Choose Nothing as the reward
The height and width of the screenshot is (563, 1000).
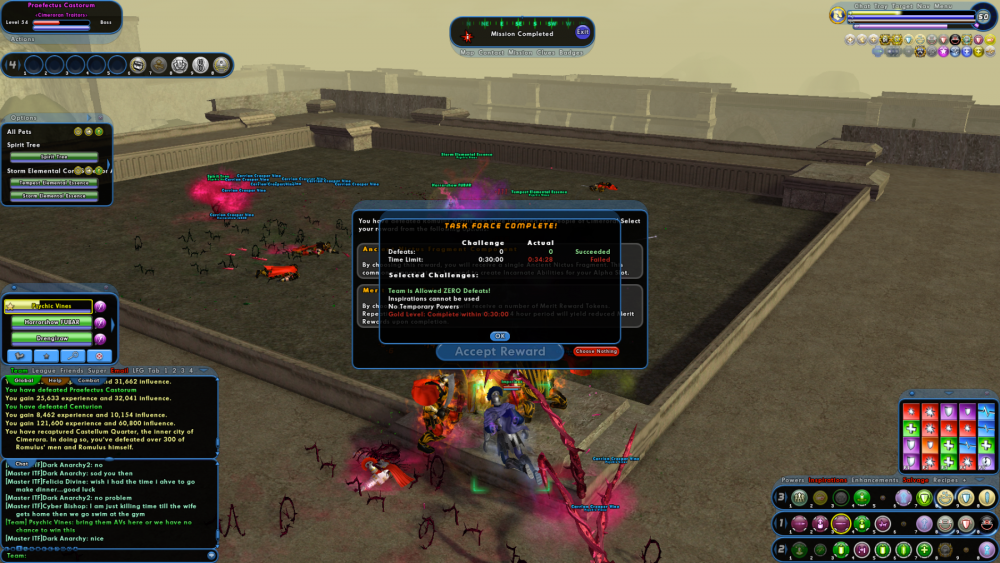click(x=596, y=352)
